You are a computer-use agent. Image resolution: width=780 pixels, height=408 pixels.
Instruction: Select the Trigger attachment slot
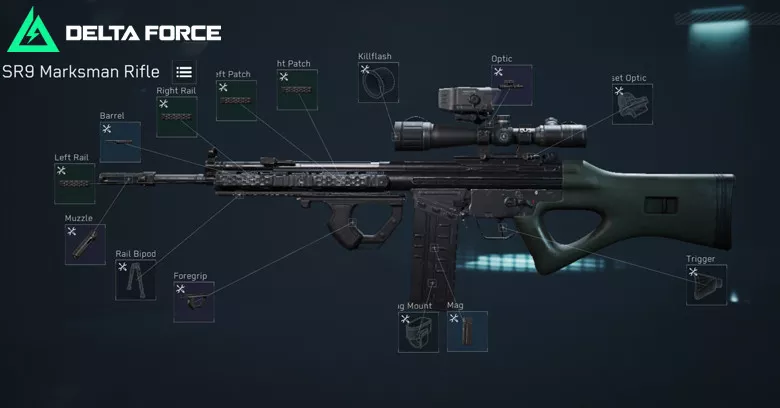[705, 285]
